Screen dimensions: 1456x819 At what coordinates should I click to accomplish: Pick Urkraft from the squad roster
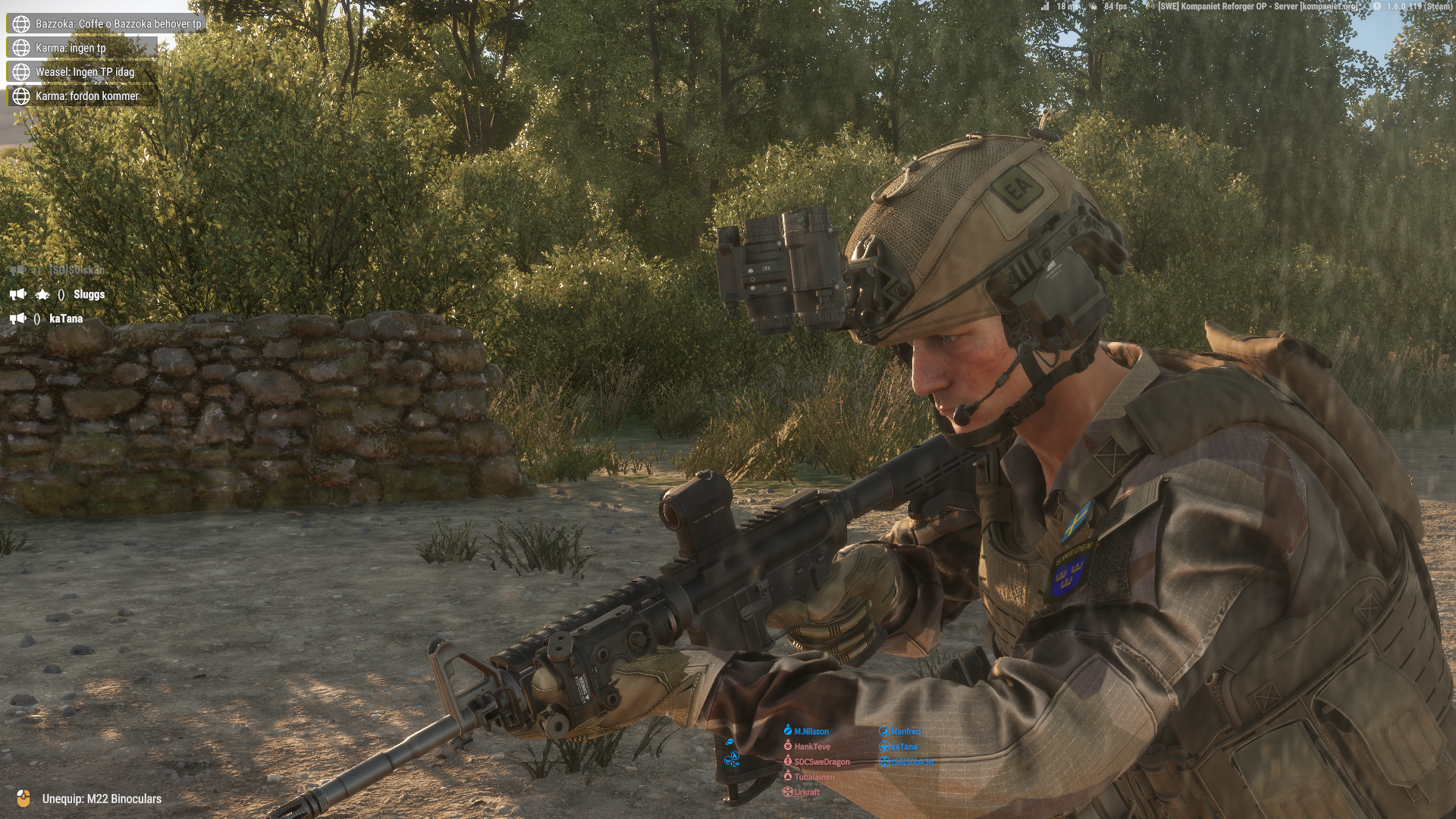pos(806,792)
